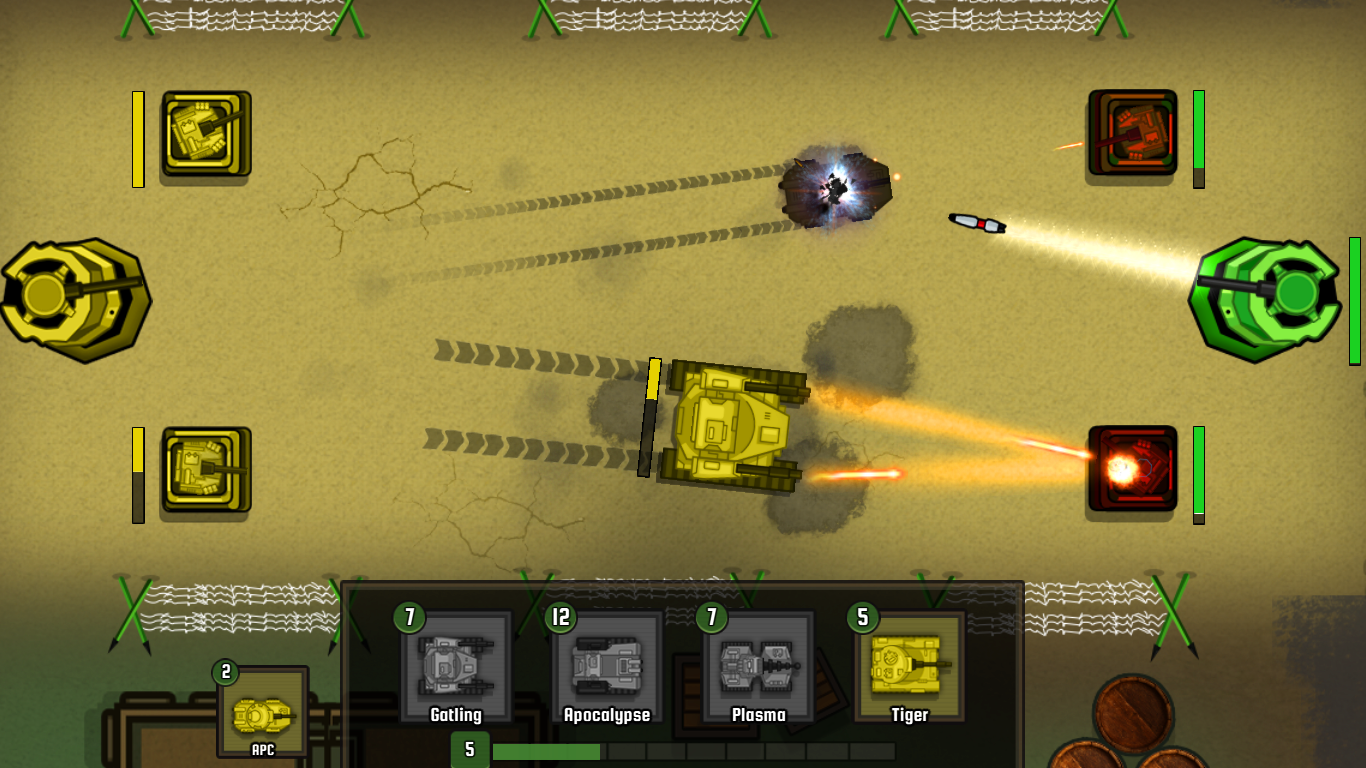
Task: Click the yellow turret in the top-left area
Action: [203, 133]
